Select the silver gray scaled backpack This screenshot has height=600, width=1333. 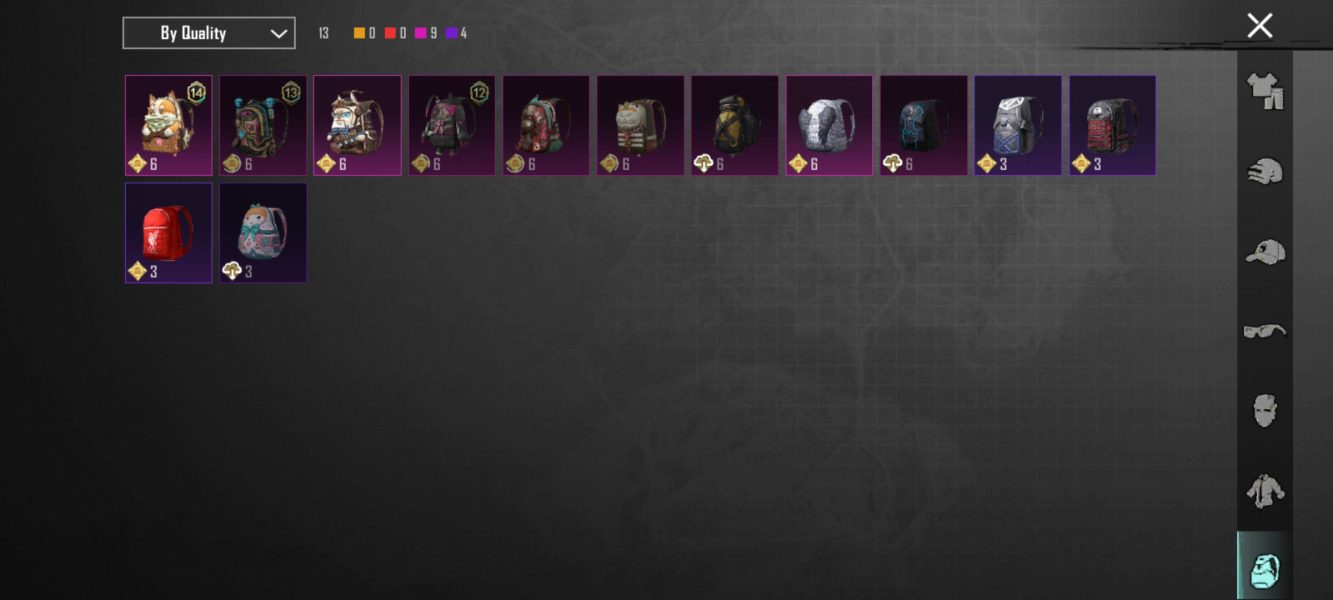(829, 125)
